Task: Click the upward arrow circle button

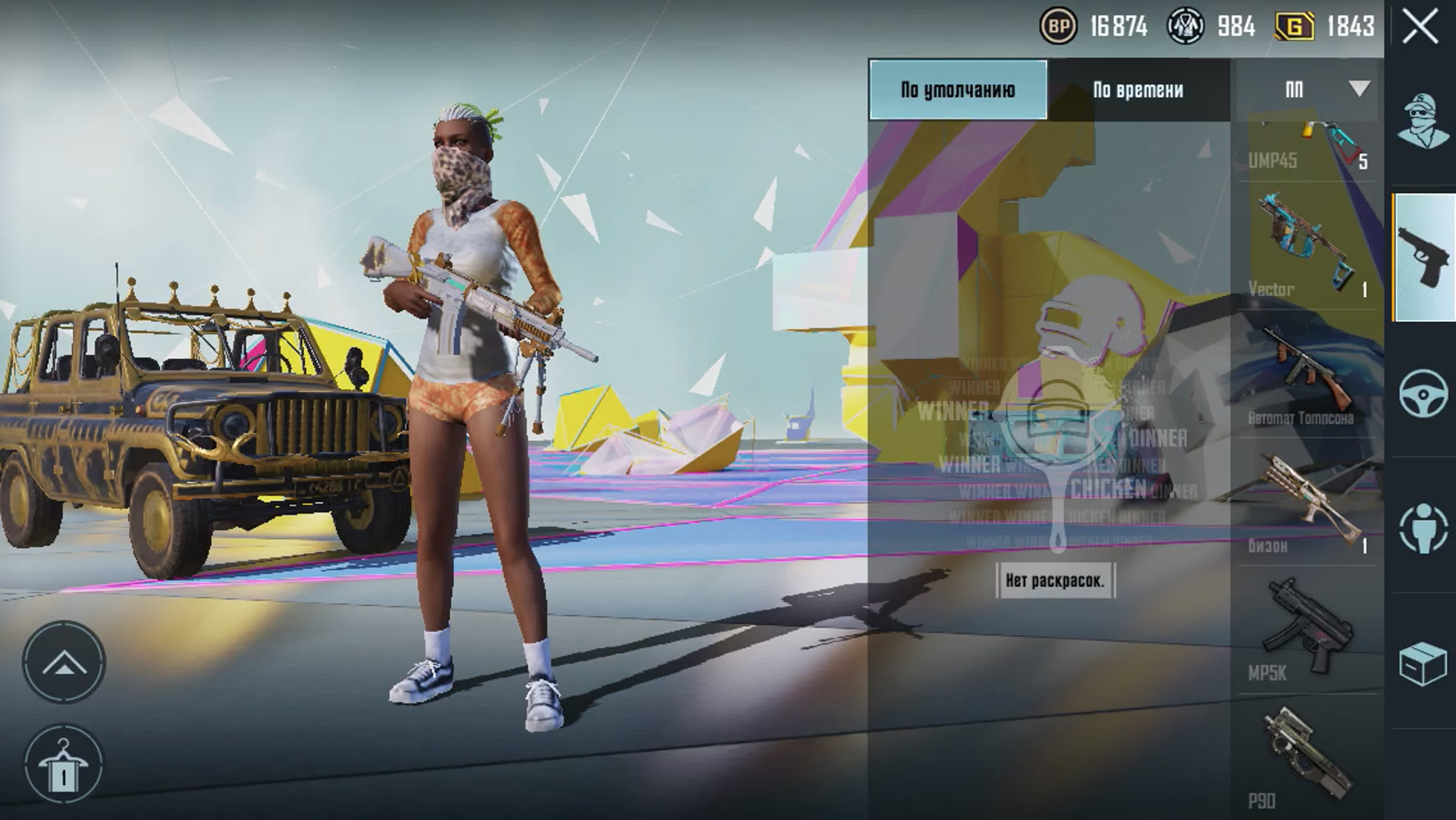Action: [x=64, y=662]
